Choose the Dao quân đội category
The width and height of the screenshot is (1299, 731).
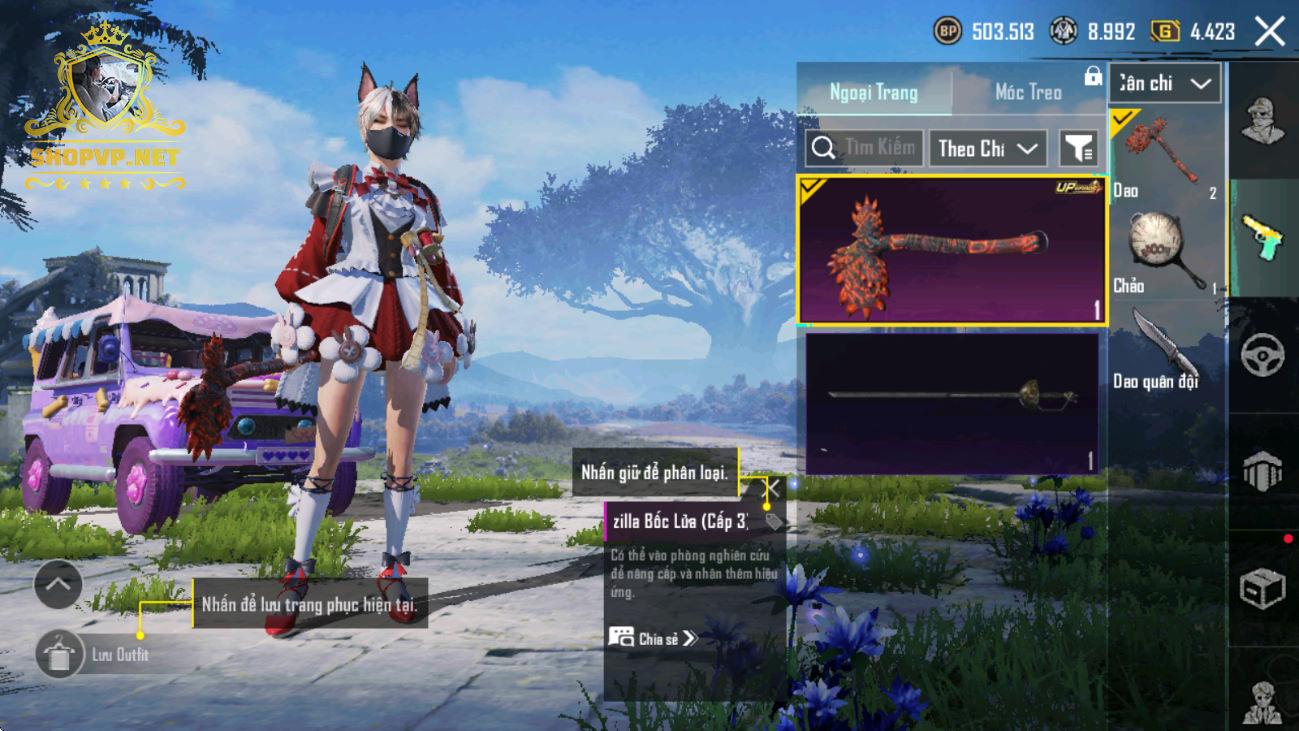coord(1166,349)
